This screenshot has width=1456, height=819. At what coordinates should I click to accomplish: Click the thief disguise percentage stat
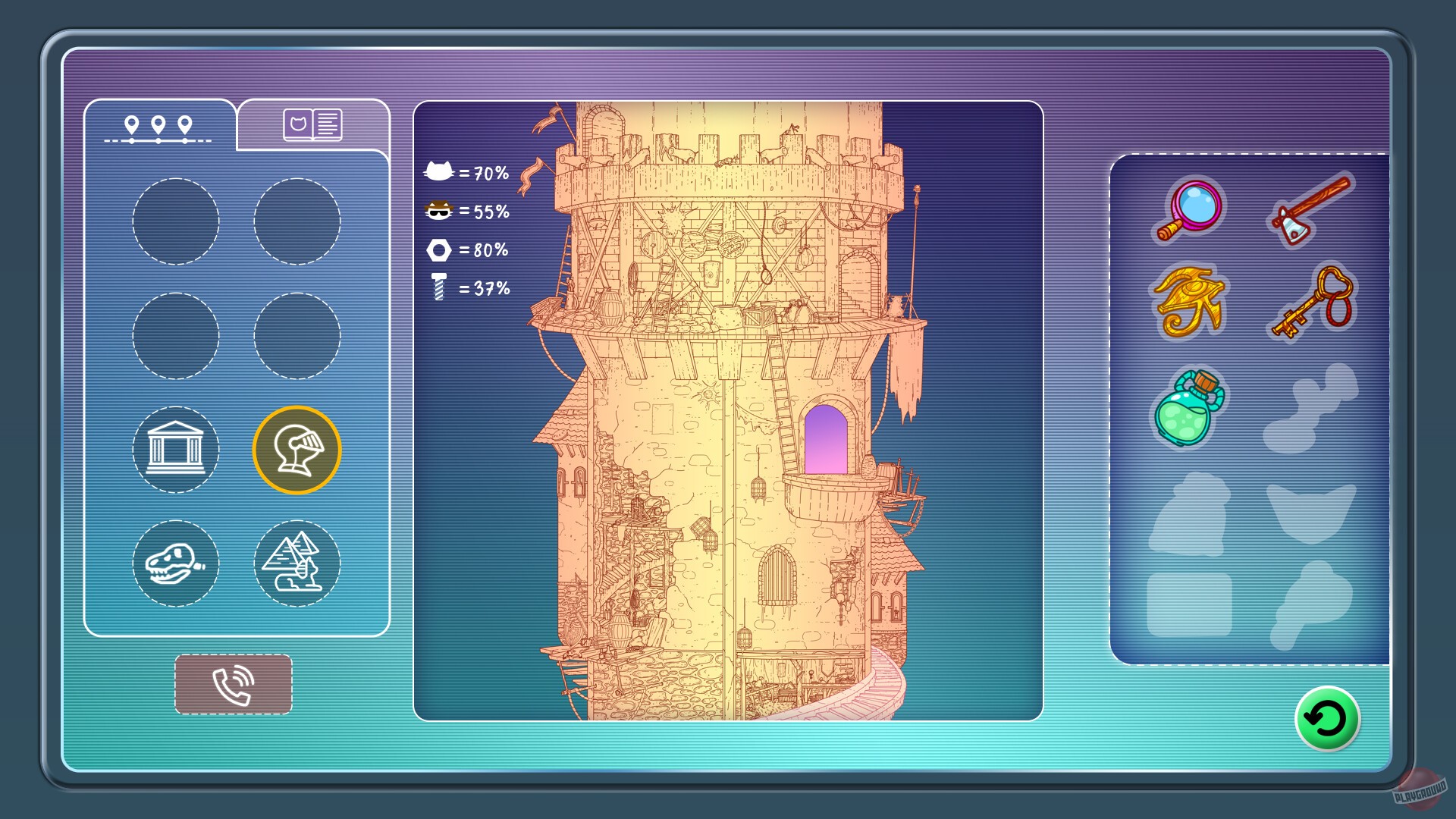(x=437, y=211)
